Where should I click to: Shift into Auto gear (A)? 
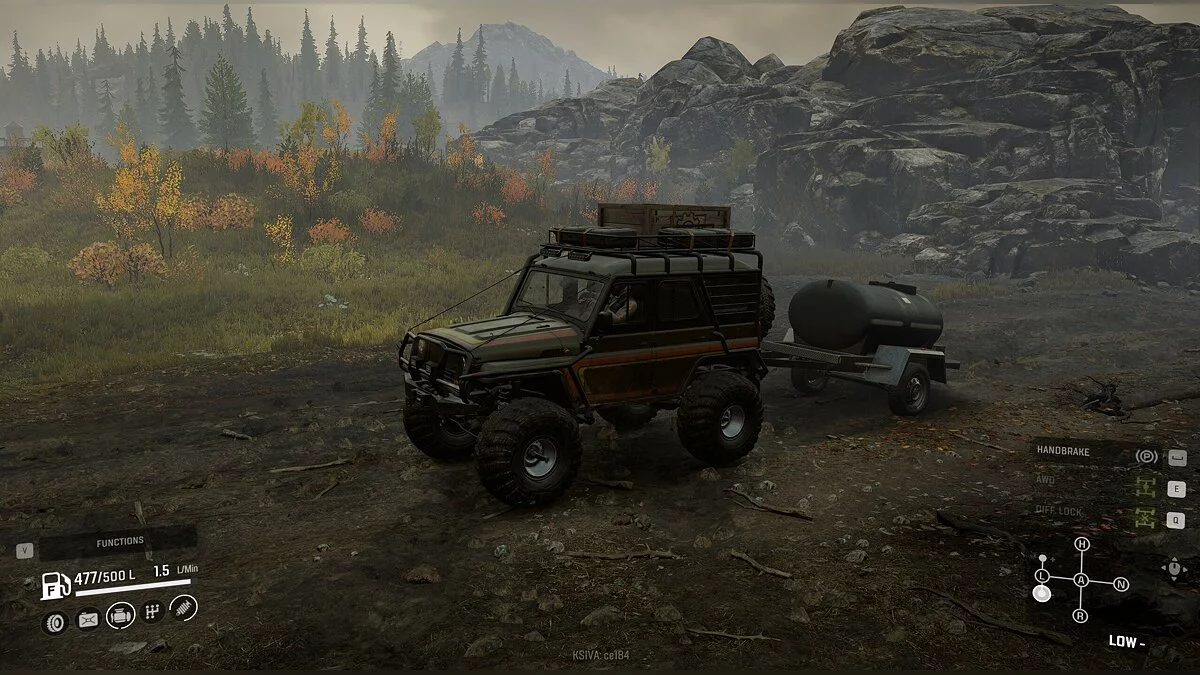point(1081,580)
